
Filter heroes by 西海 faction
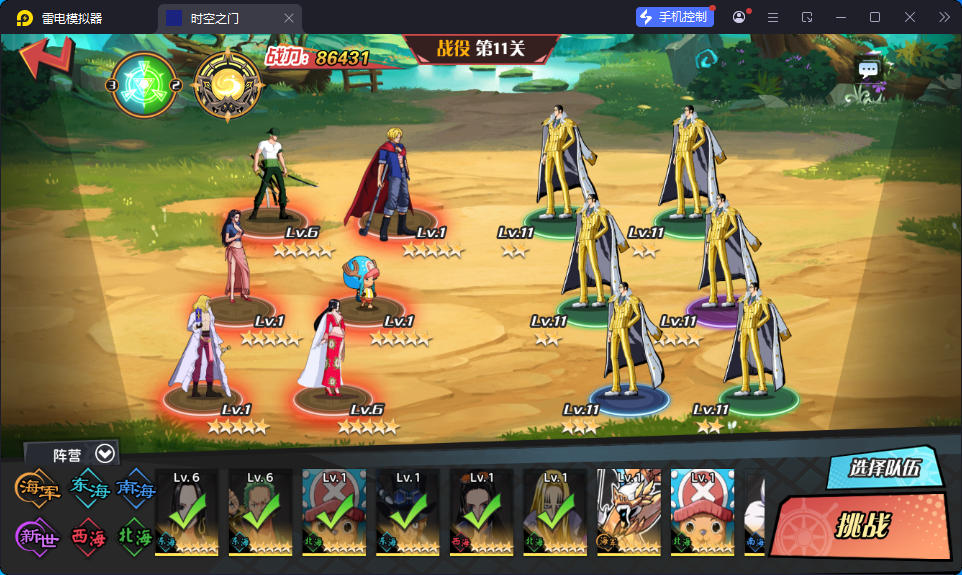tap(88, 536)
